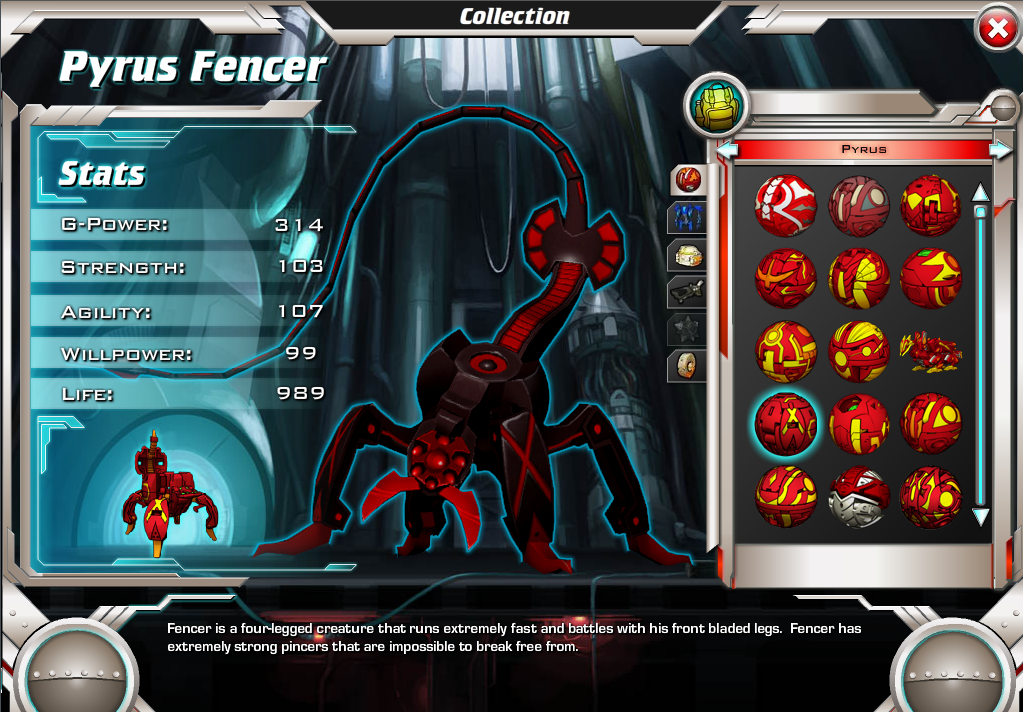This screenshot has height=712, width=1023.
Task: Switch to the tan ring category tab
Action: [x=688, y=366]
